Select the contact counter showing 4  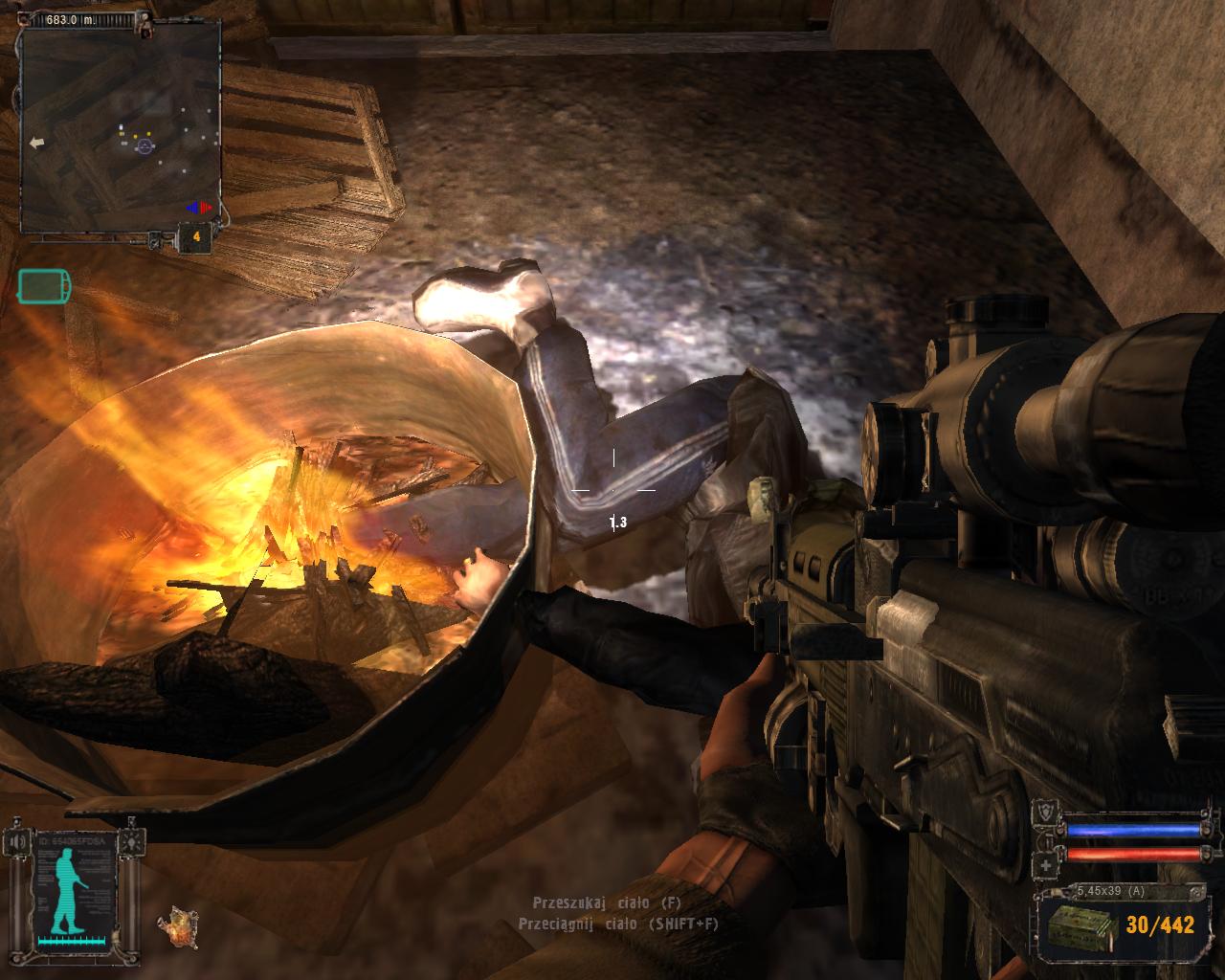click(x=196, y=236)
